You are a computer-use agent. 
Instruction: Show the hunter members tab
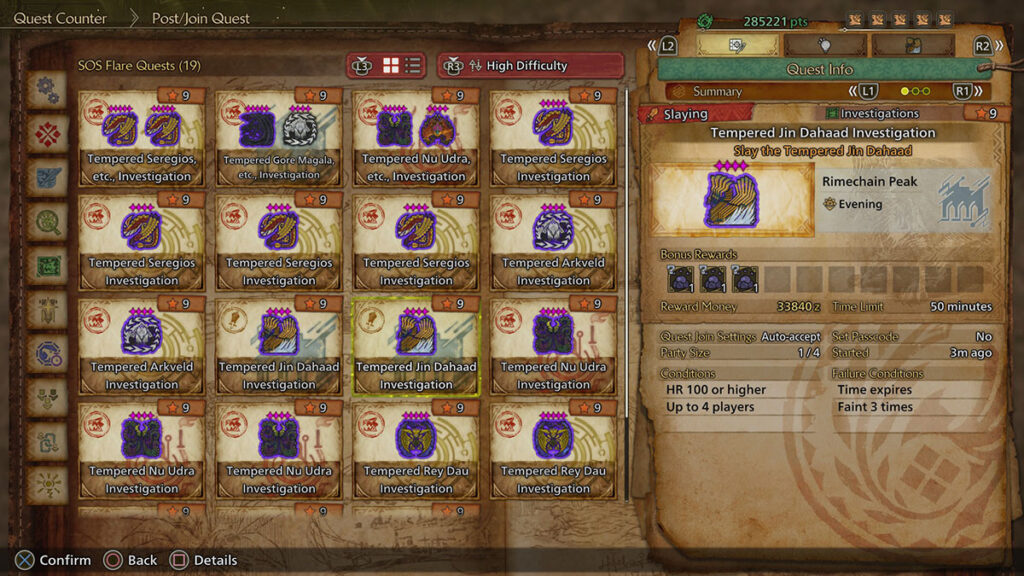coord(911,45)
